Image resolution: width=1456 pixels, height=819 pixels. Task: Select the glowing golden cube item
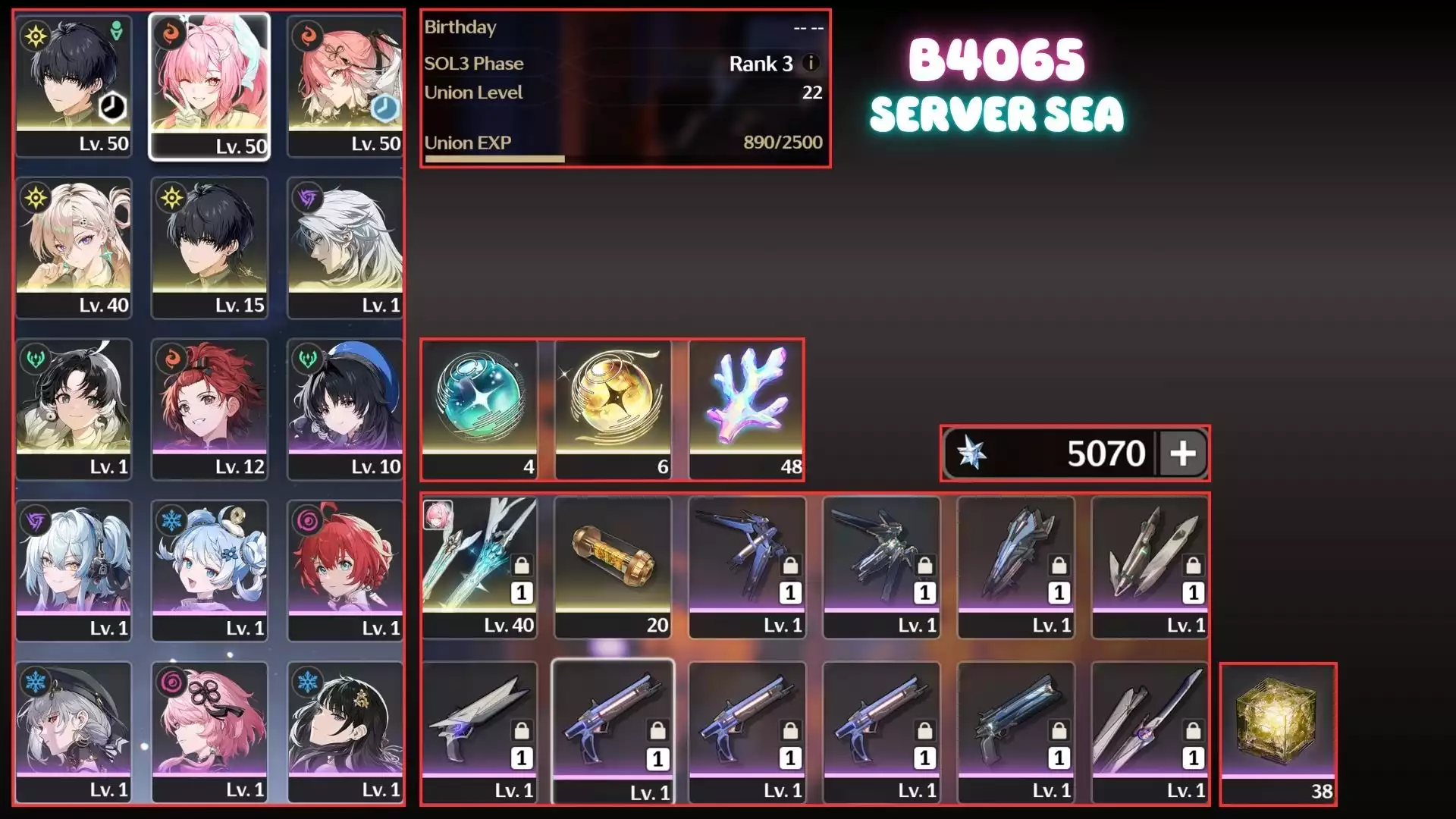click(1278, 733)
